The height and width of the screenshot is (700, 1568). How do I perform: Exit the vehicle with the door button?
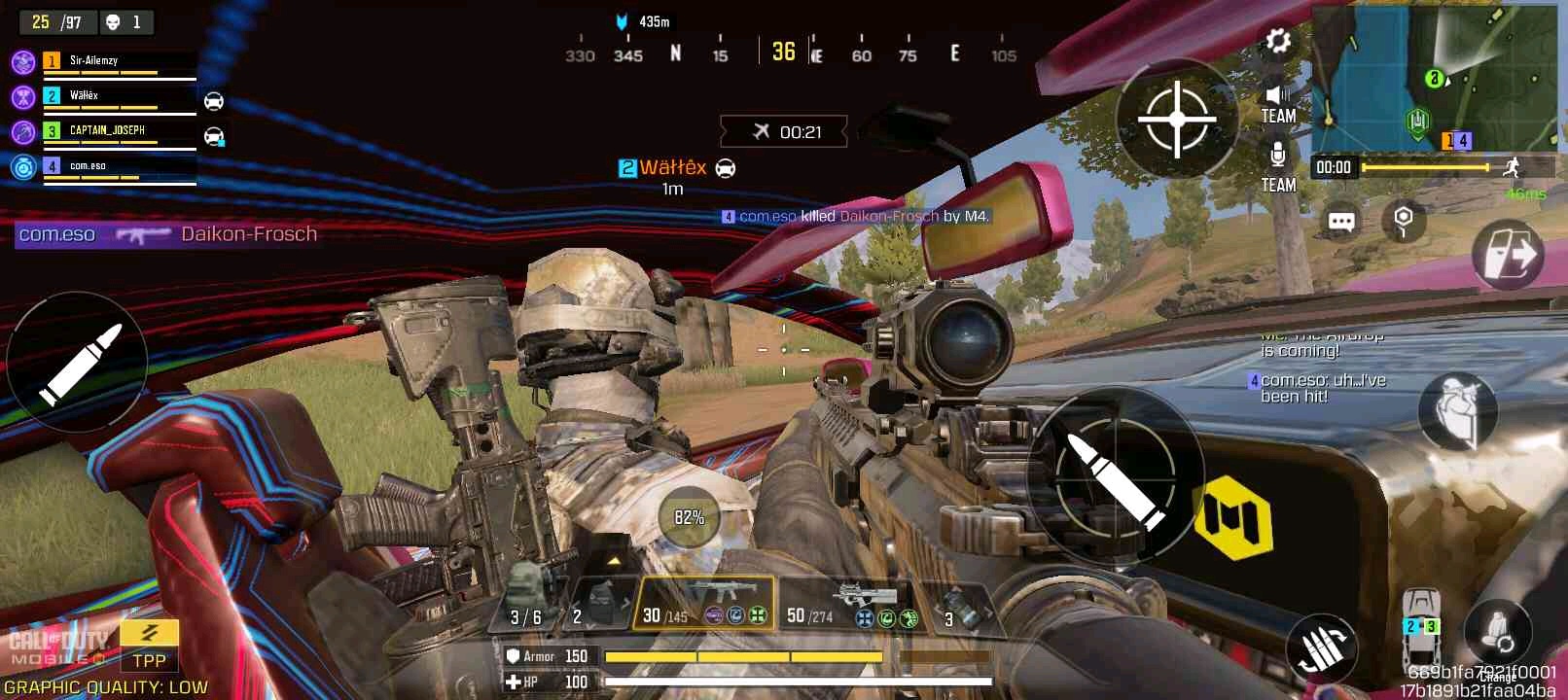(1507, 255)
